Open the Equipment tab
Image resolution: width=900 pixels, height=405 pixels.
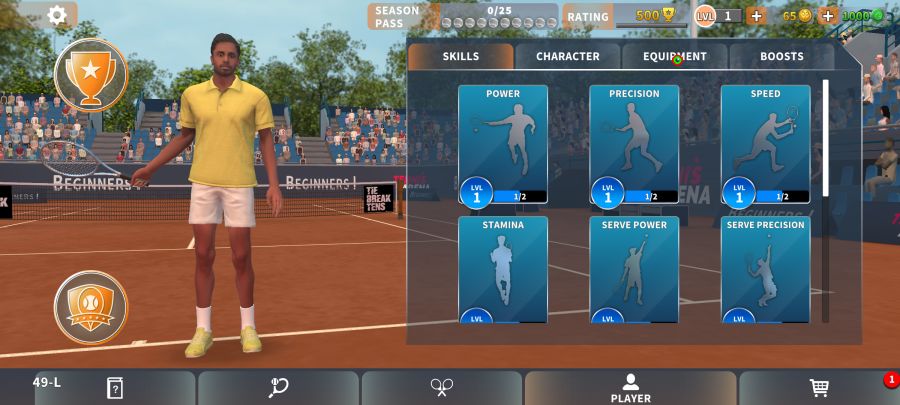pos(675,57)
